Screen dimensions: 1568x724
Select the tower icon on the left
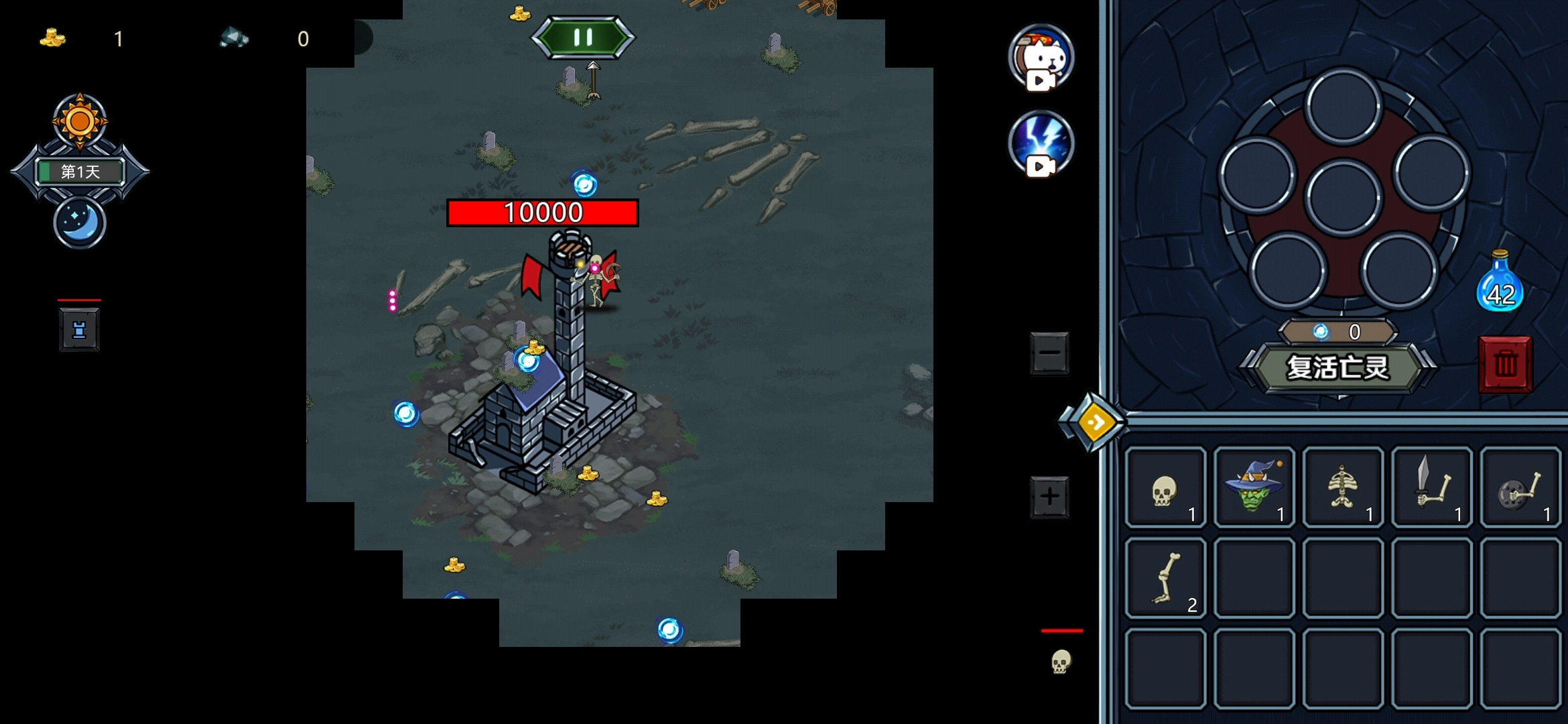tap(79, 330)
